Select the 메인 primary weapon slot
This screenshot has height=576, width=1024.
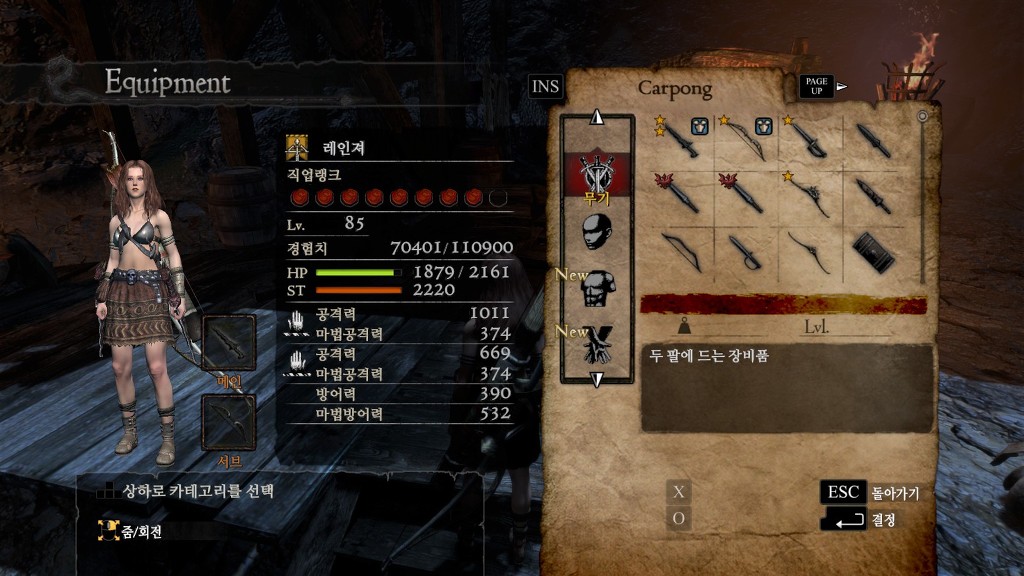coord(229,344)
